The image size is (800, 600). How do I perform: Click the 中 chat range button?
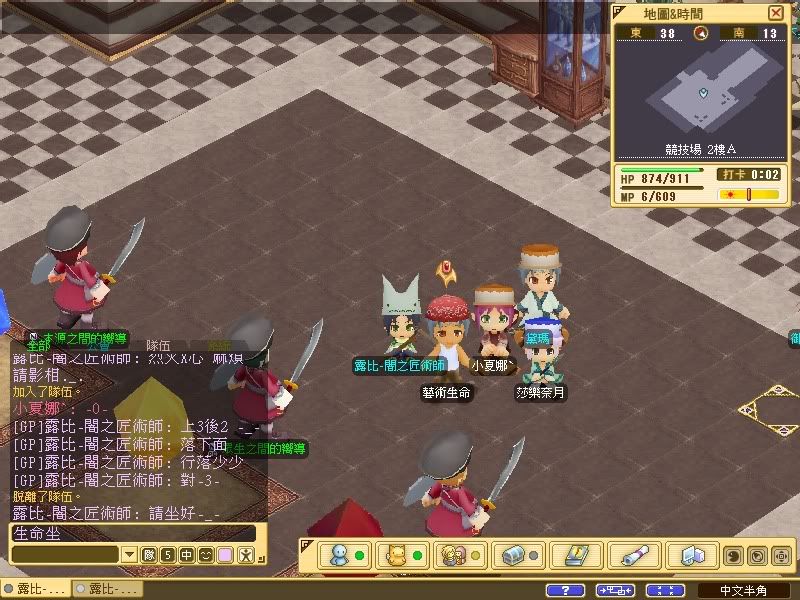[x=187, y=554]
